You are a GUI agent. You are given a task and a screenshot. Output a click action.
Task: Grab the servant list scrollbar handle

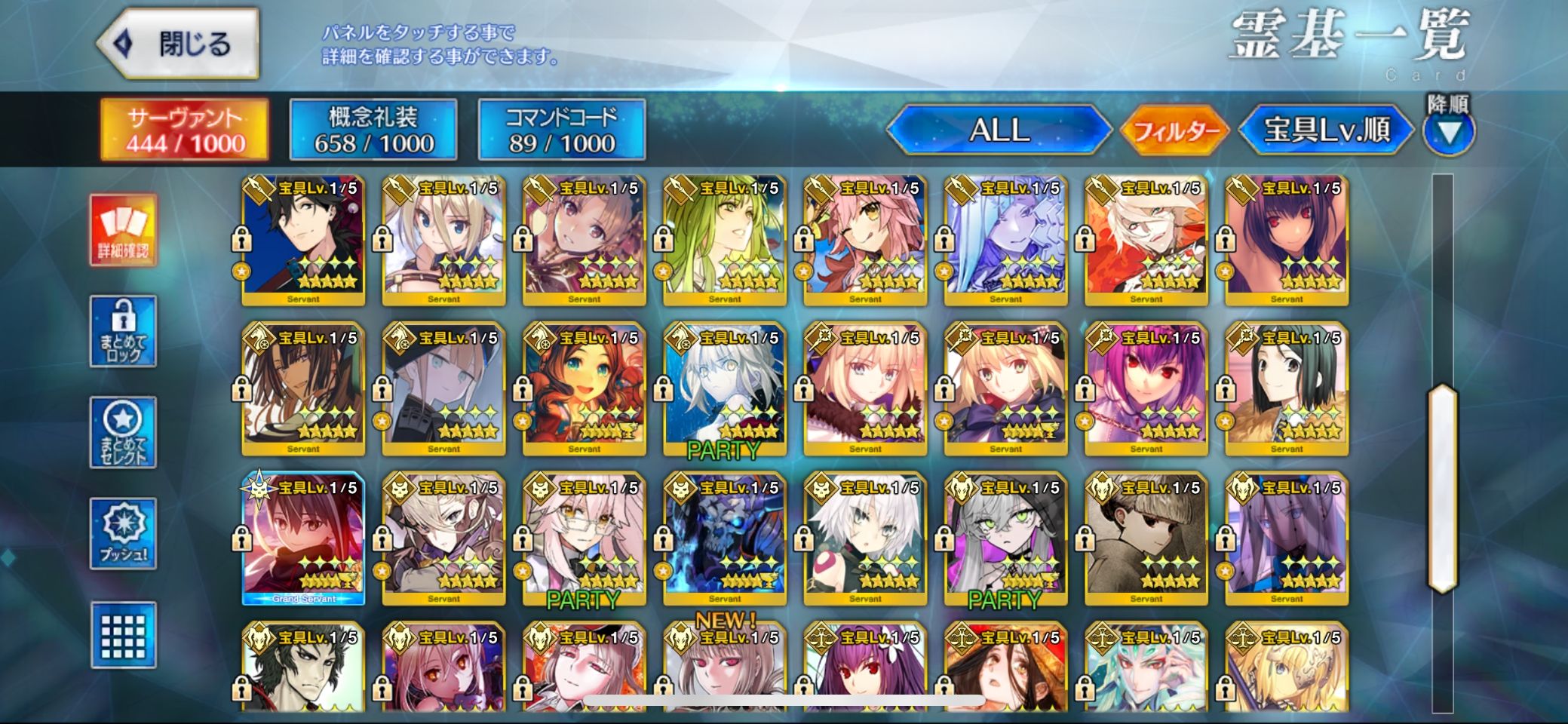[1442, 489]
